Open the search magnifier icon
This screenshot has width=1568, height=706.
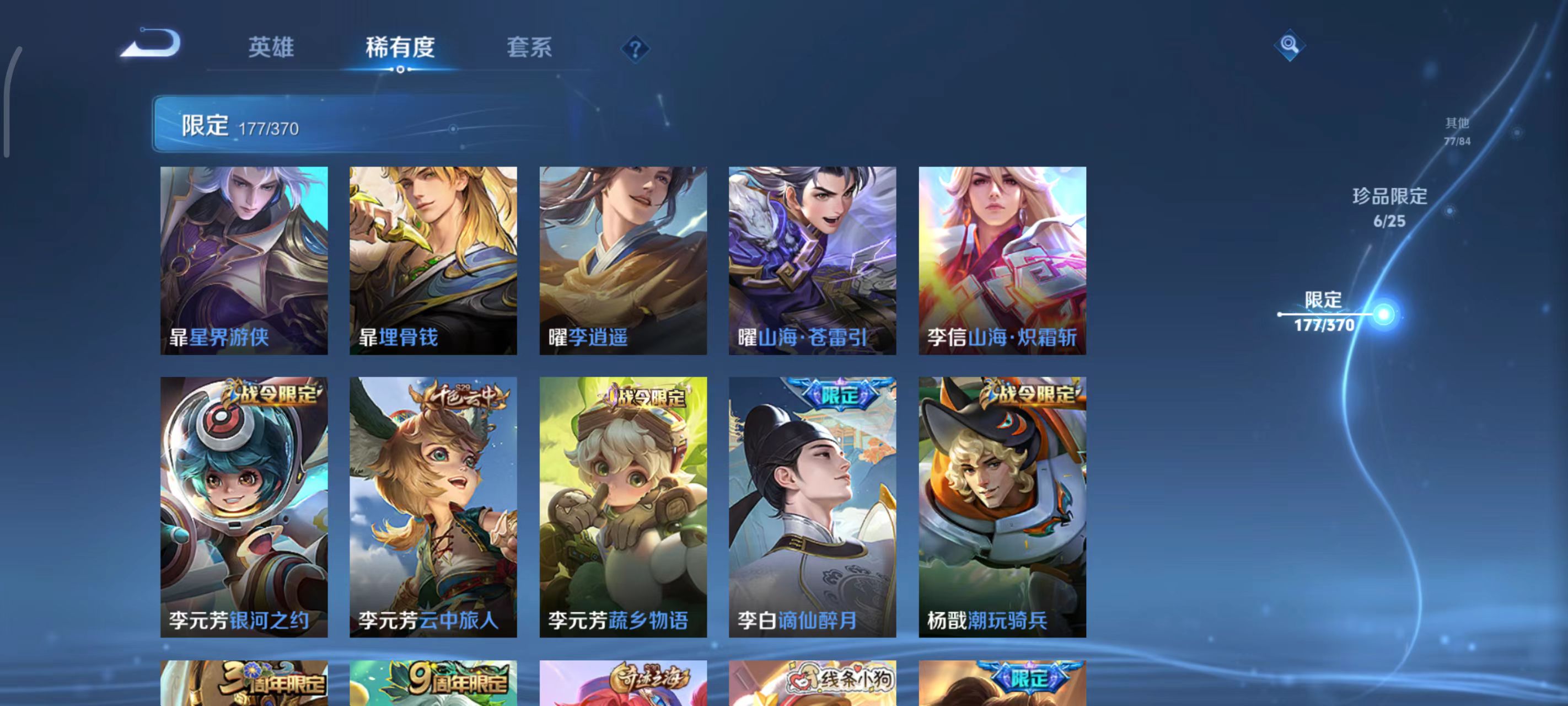1291,45
